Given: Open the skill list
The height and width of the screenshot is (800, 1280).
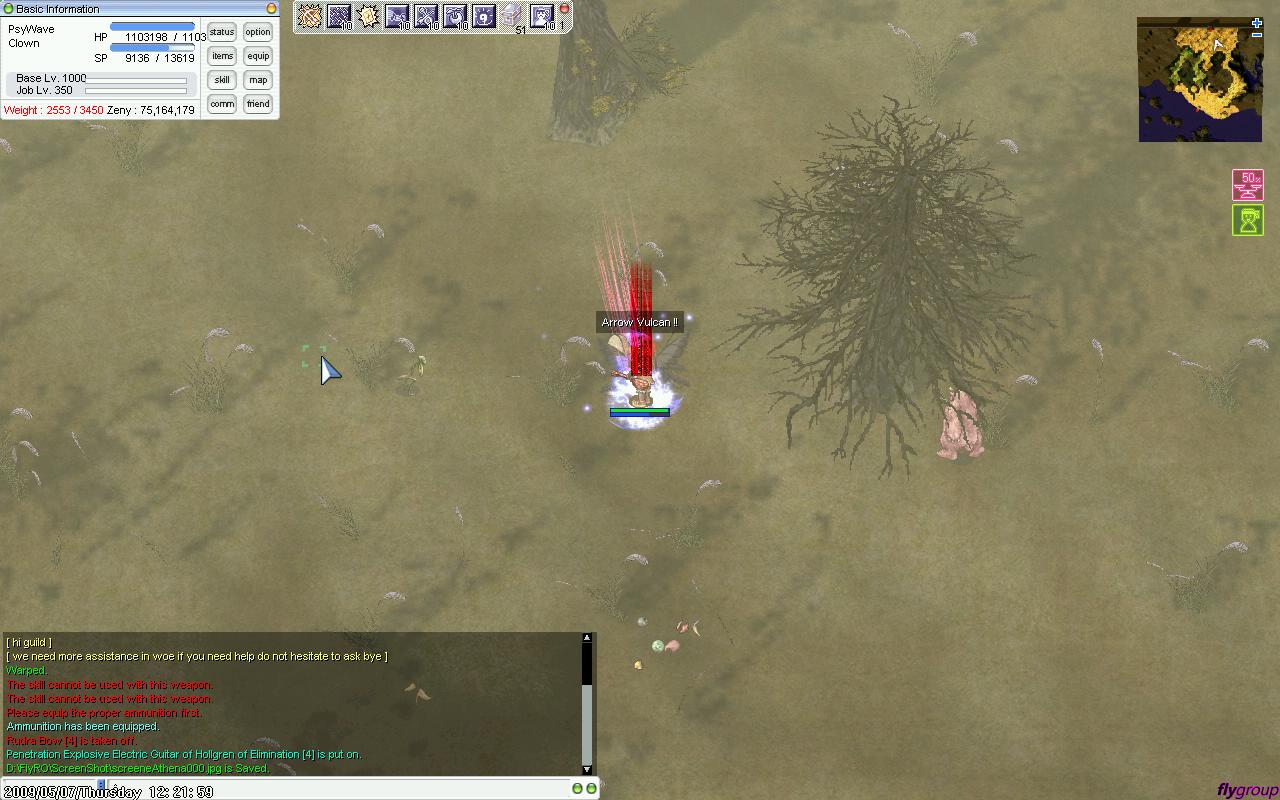Looking at the screenshot, I should point(222,80).
